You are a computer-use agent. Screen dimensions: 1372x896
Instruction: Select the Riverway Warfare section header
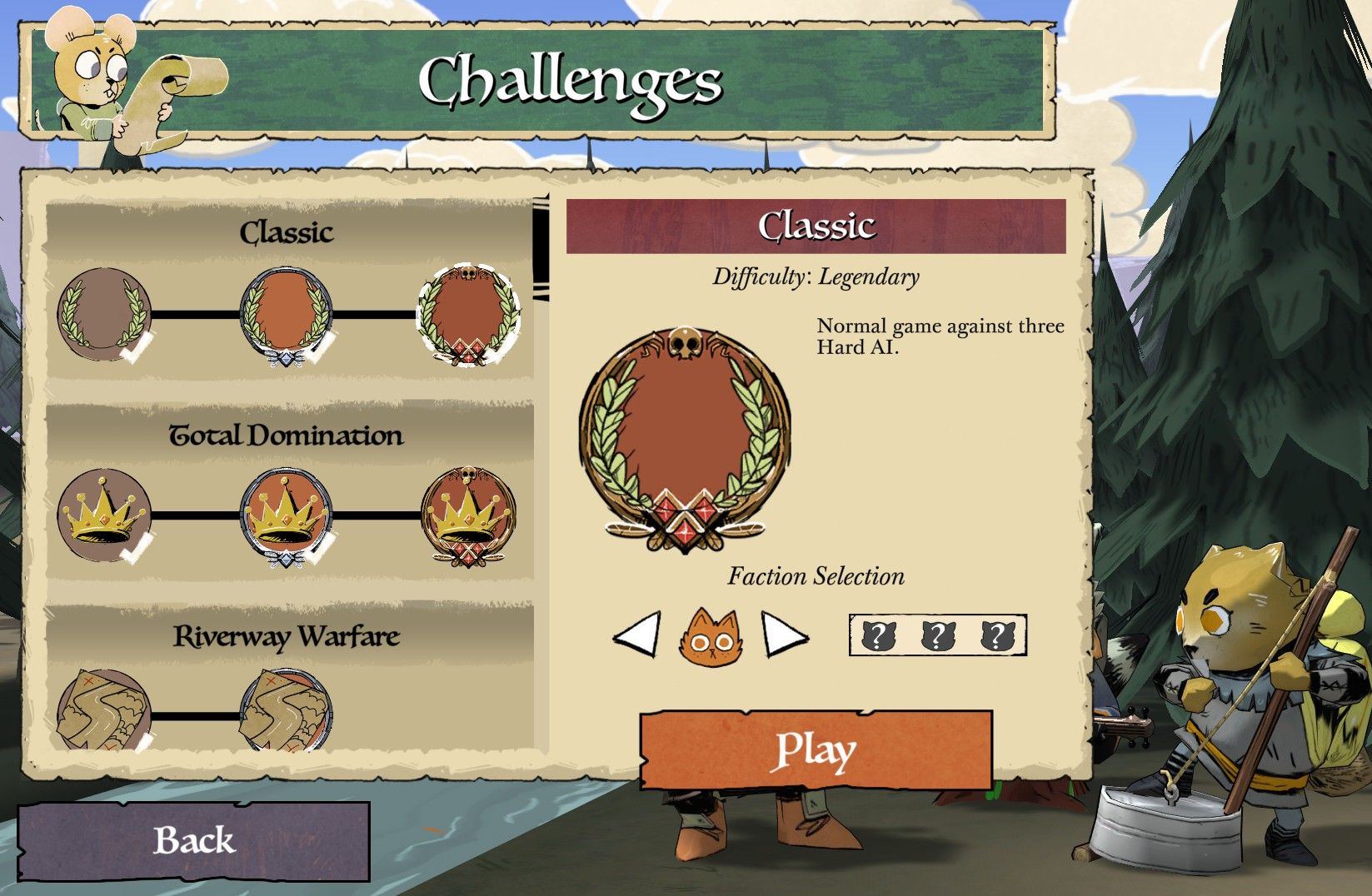tap(287, 635)
